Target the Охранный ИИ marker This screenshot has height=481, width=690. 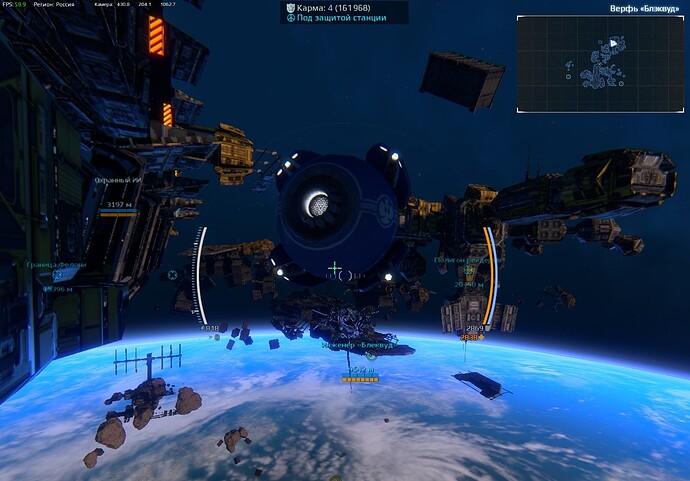coord(119,180)
